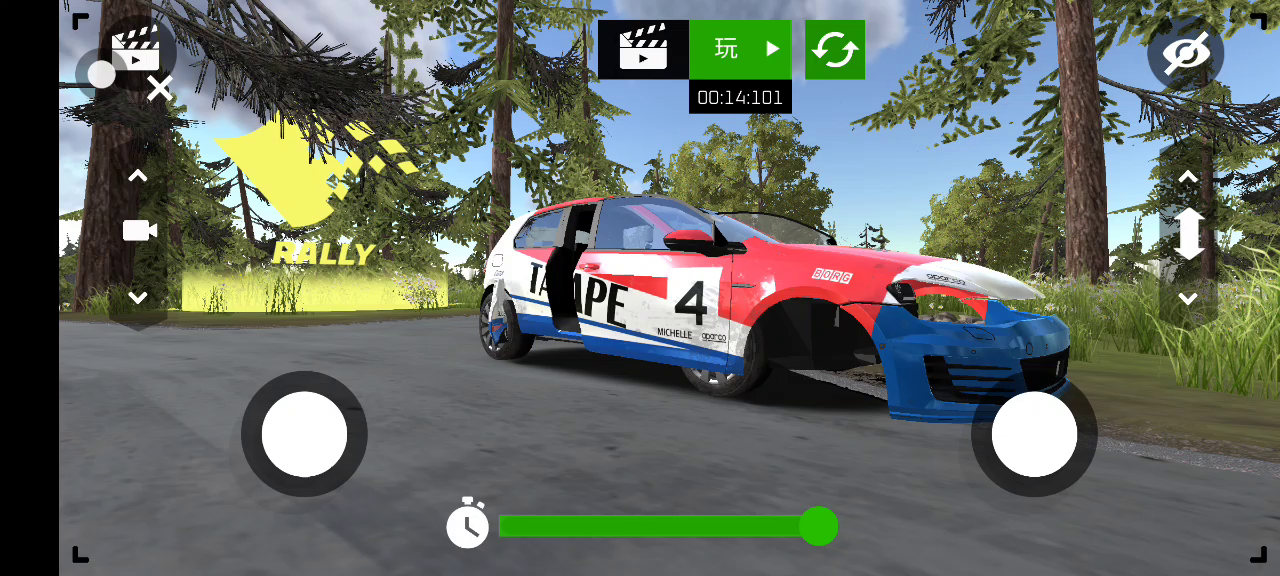Tap the left virtual joystick
This screenshot has height=576, width=1280.
click(304, 434)
